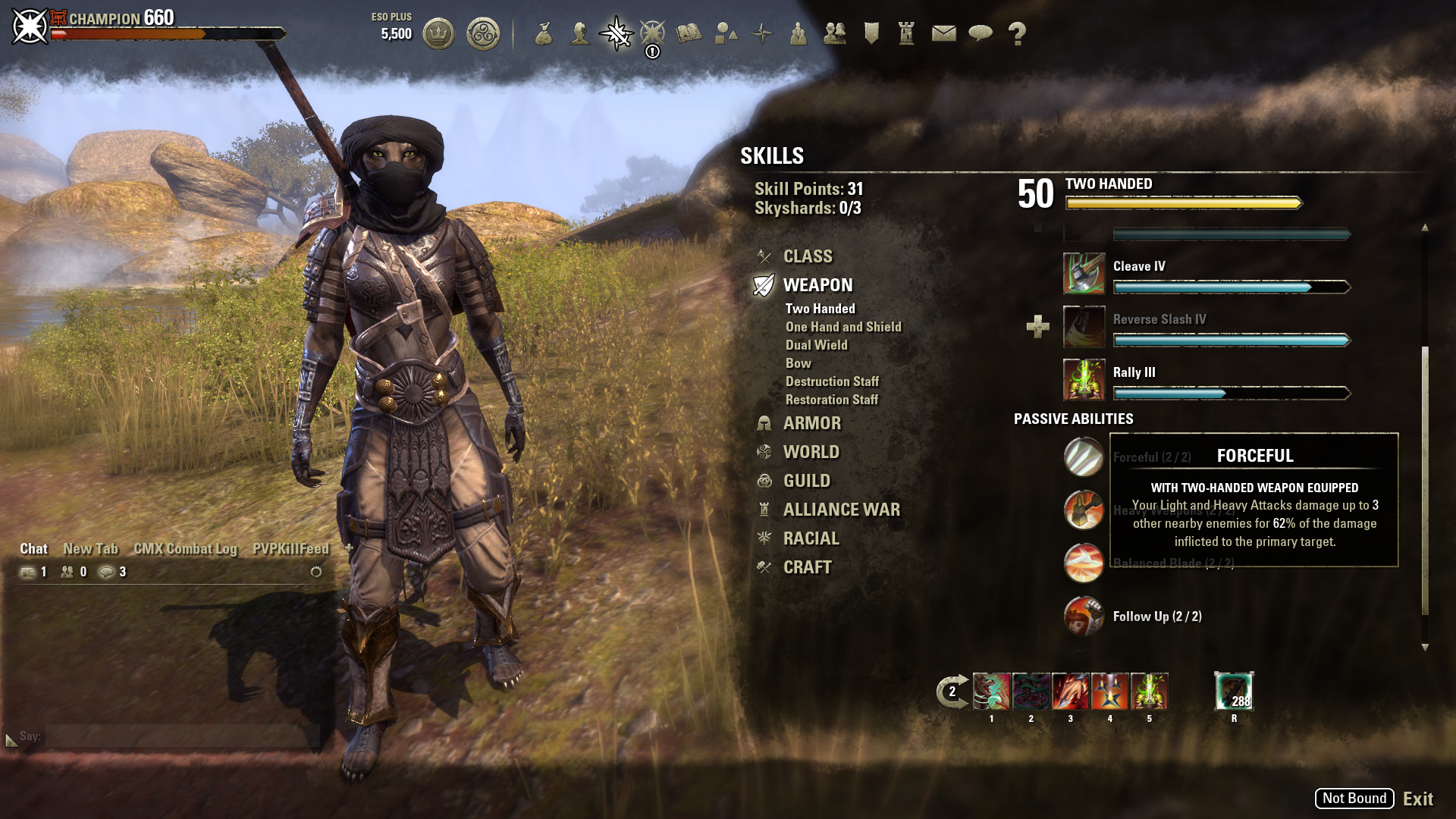Click the Follow Up passive icon
The width and height of the screenshot is (1456, 819).
click(1084, 617)
